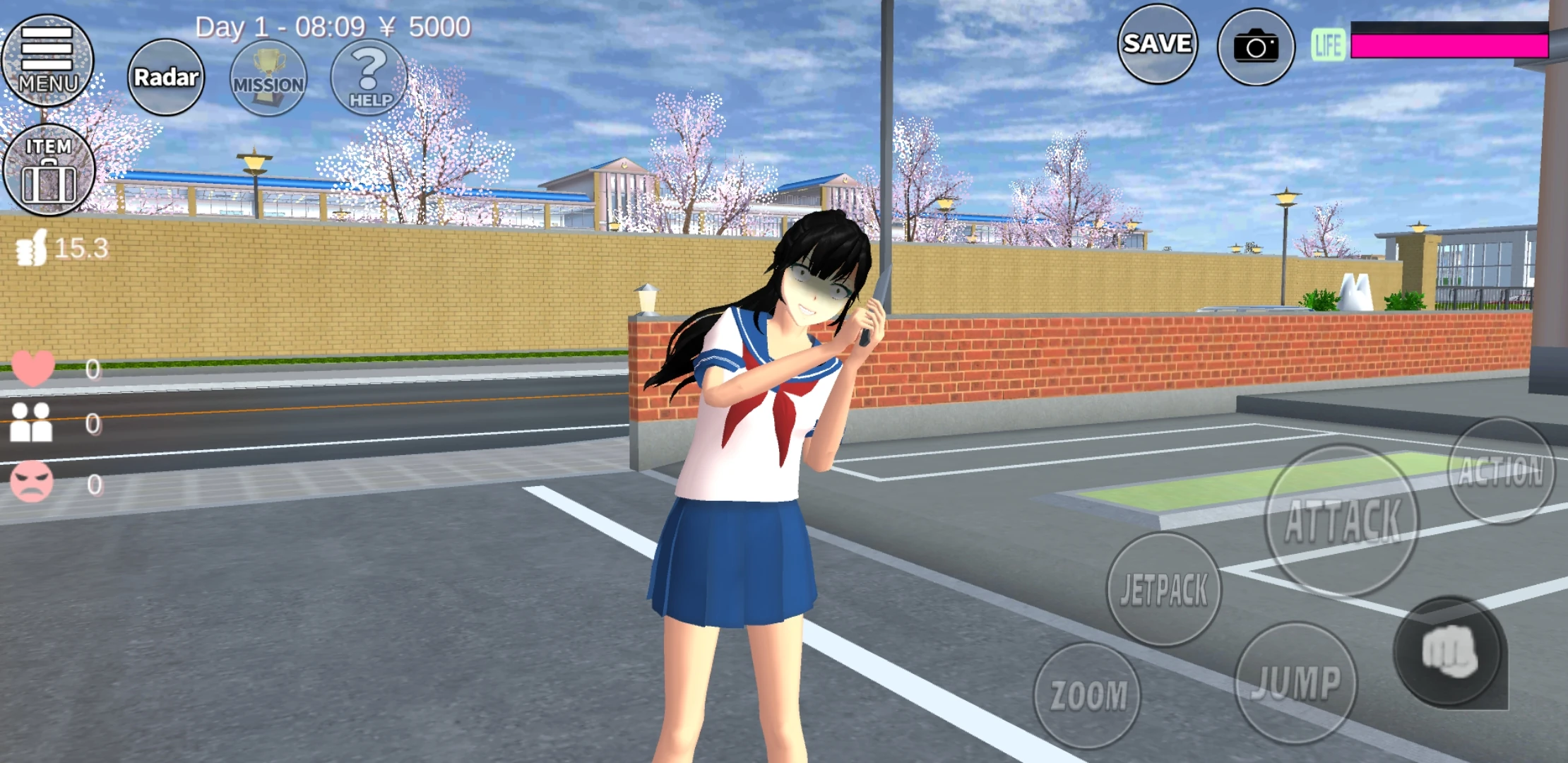
Task: Open the MENU panel
Action: pos(47,60)
